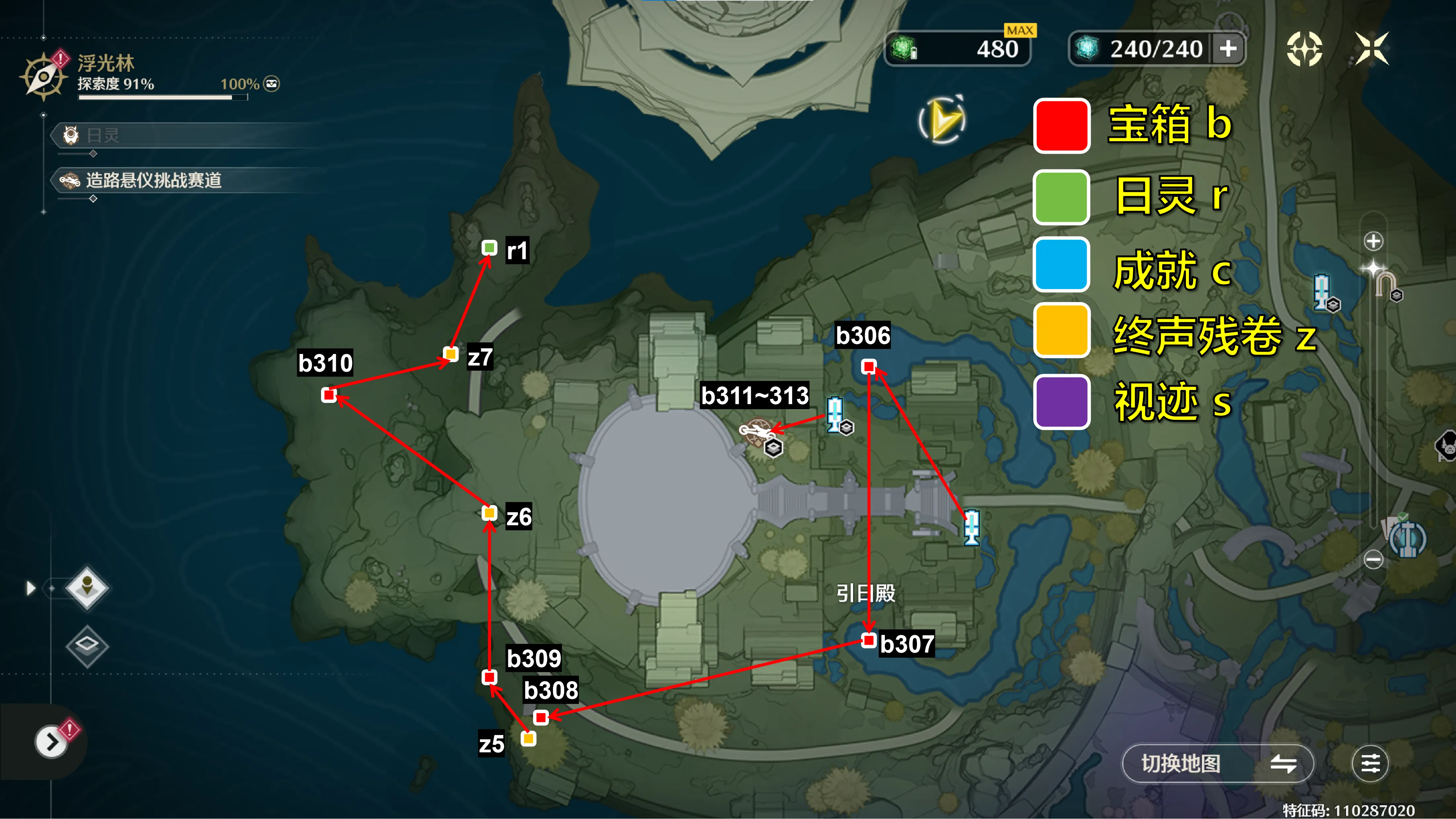Expand the side panel with the arrow button

pos(51,742)
